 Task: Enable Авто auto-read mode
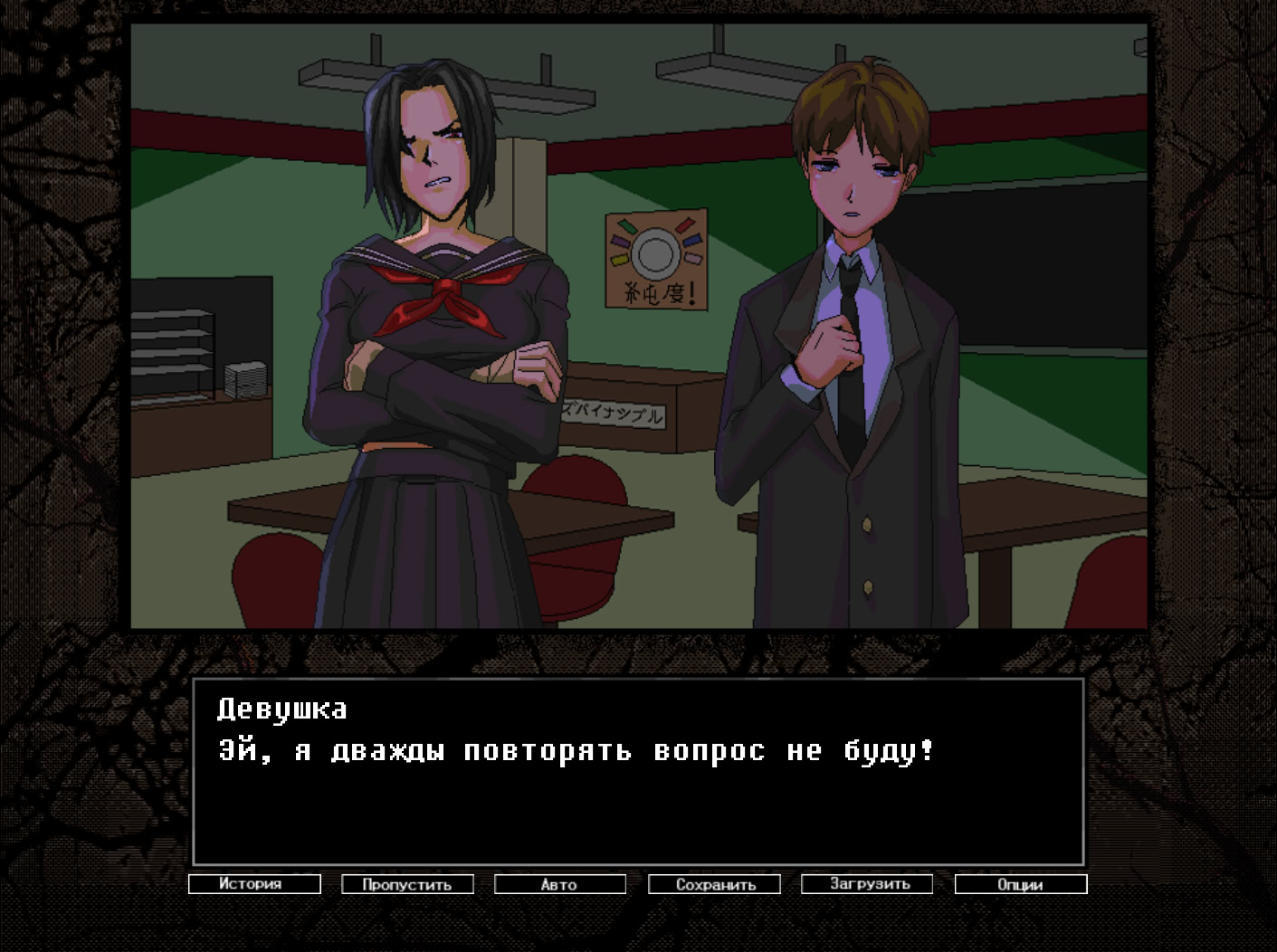pos(558,884)
